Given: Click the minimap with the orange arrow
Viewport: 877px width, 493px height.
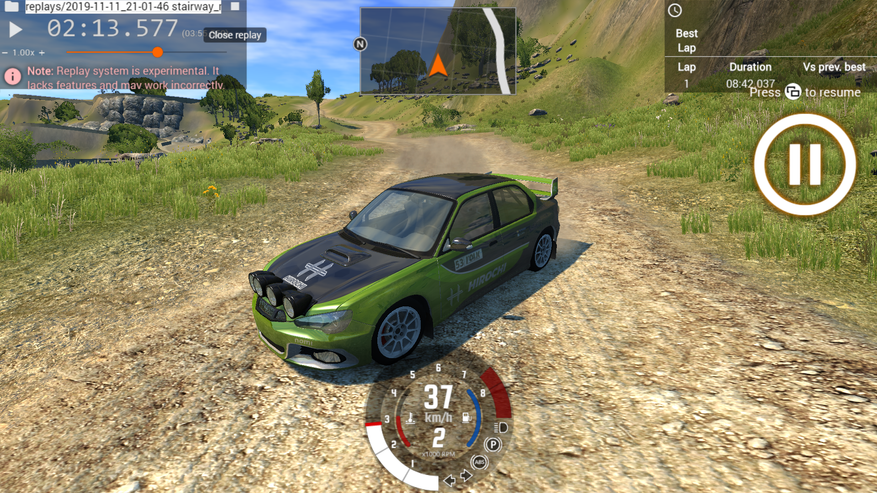Looking at the screenshot, I should coord(438,51).
